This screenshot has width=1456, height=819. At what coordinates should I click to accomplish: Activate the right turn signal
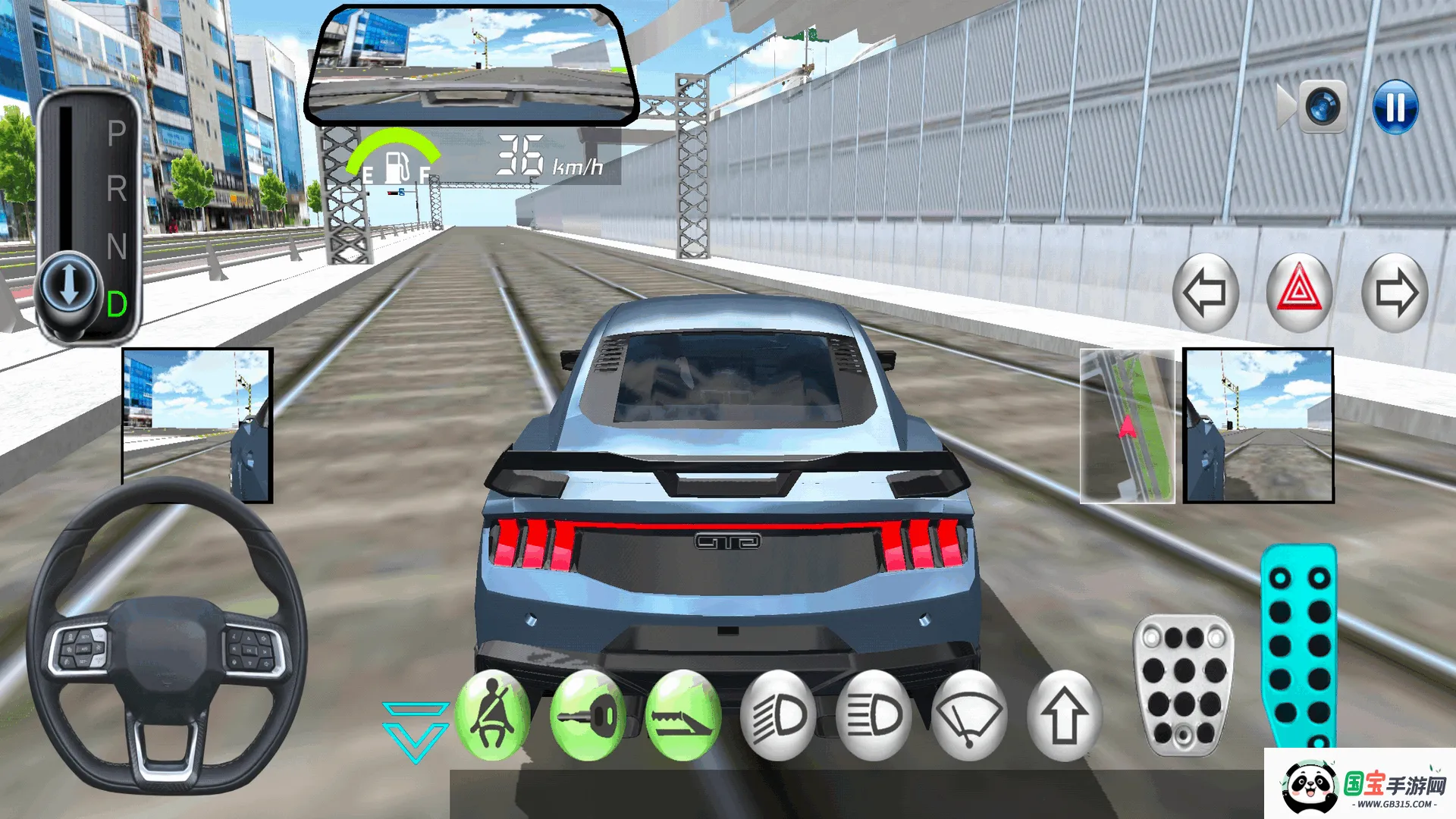click(1395, 294)
